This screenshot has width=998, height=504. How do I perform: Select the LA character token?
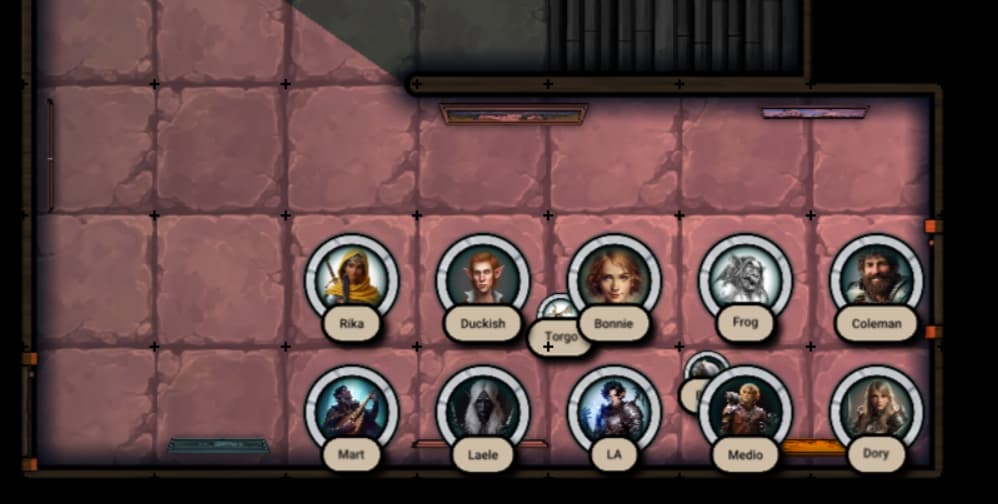click(x=613, y=410)
